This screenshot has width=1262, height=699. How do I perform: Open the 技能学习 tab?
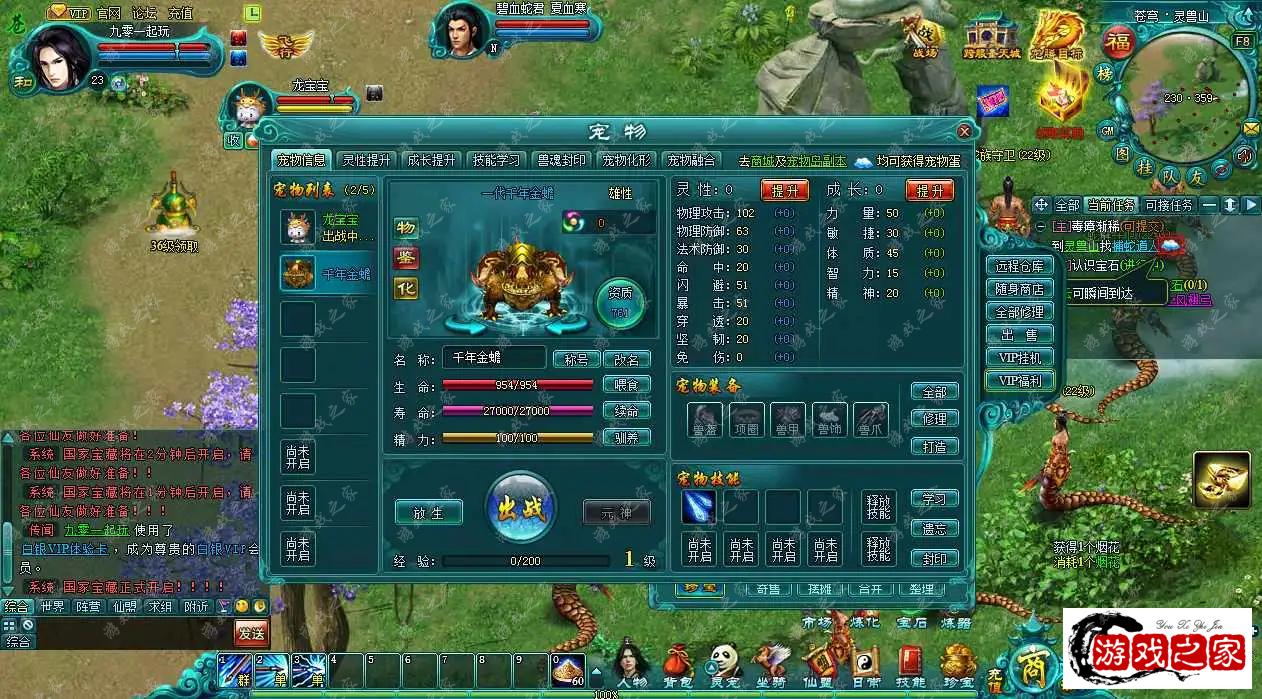[496, 160]
